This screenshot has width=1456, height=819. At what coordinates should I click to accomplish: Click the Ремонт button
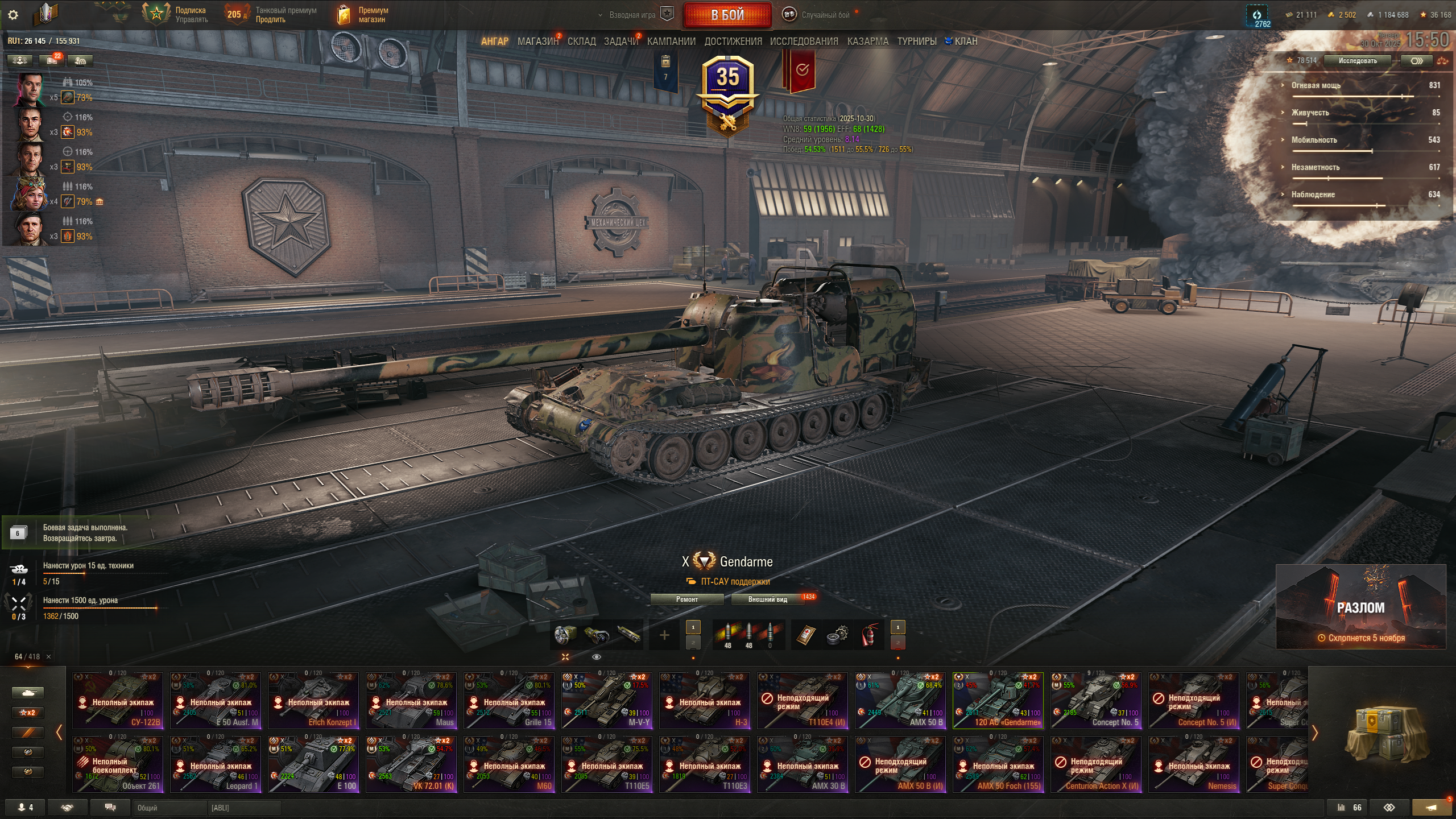pos(686,599)
